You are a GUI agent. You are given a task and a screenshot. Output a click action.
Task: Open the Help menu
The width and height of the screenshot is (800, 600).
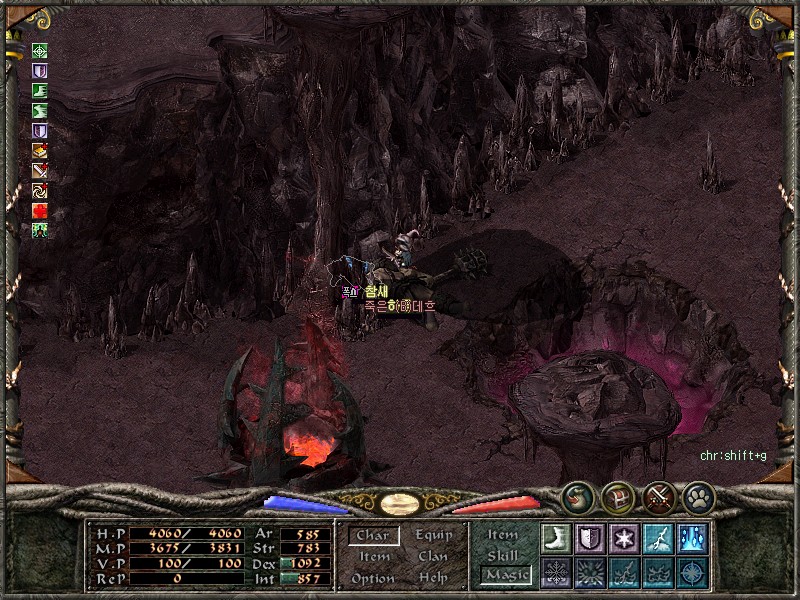click(434, 578)
